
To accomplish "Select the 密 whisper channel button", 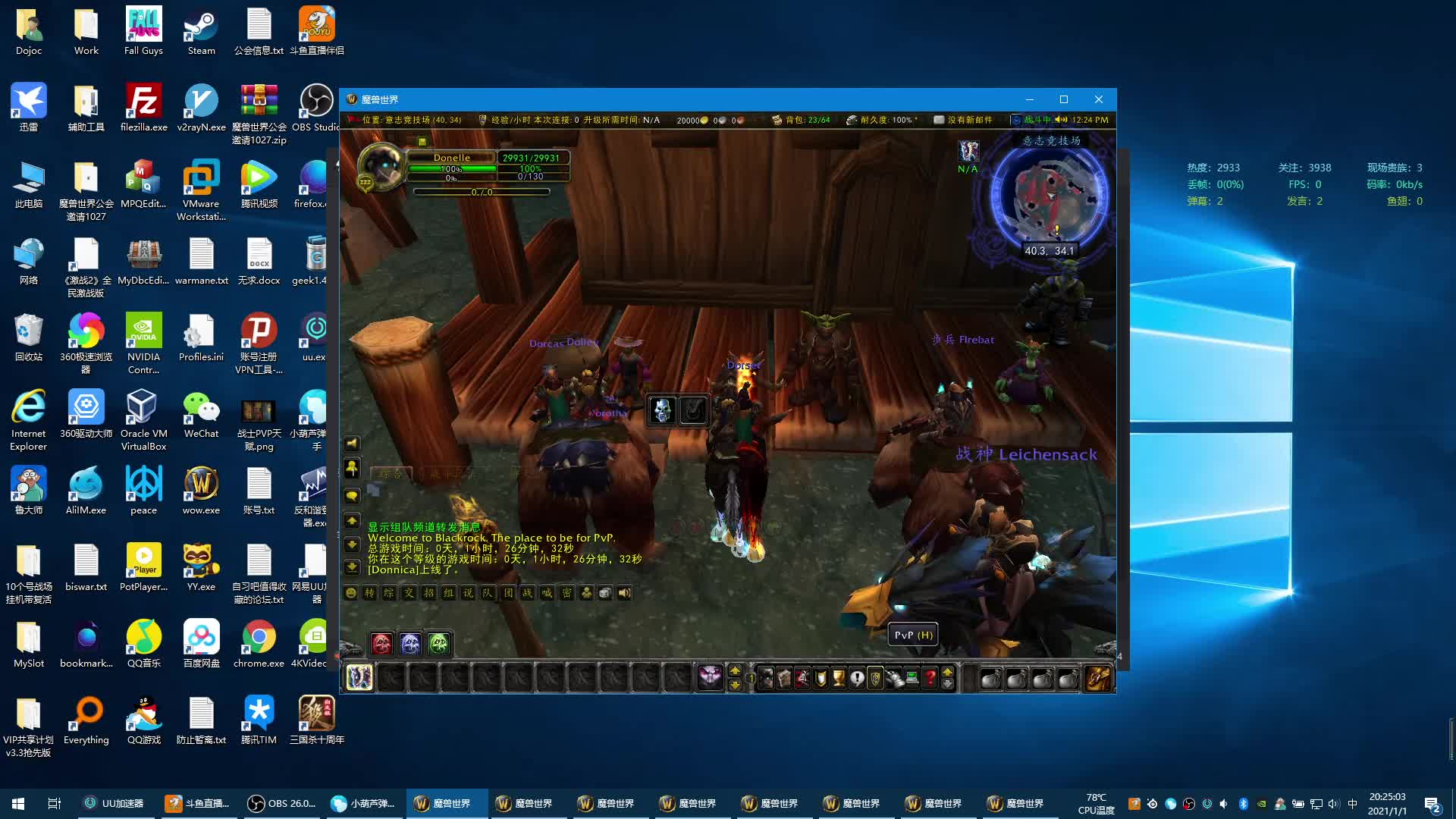I will coord(566,593).
